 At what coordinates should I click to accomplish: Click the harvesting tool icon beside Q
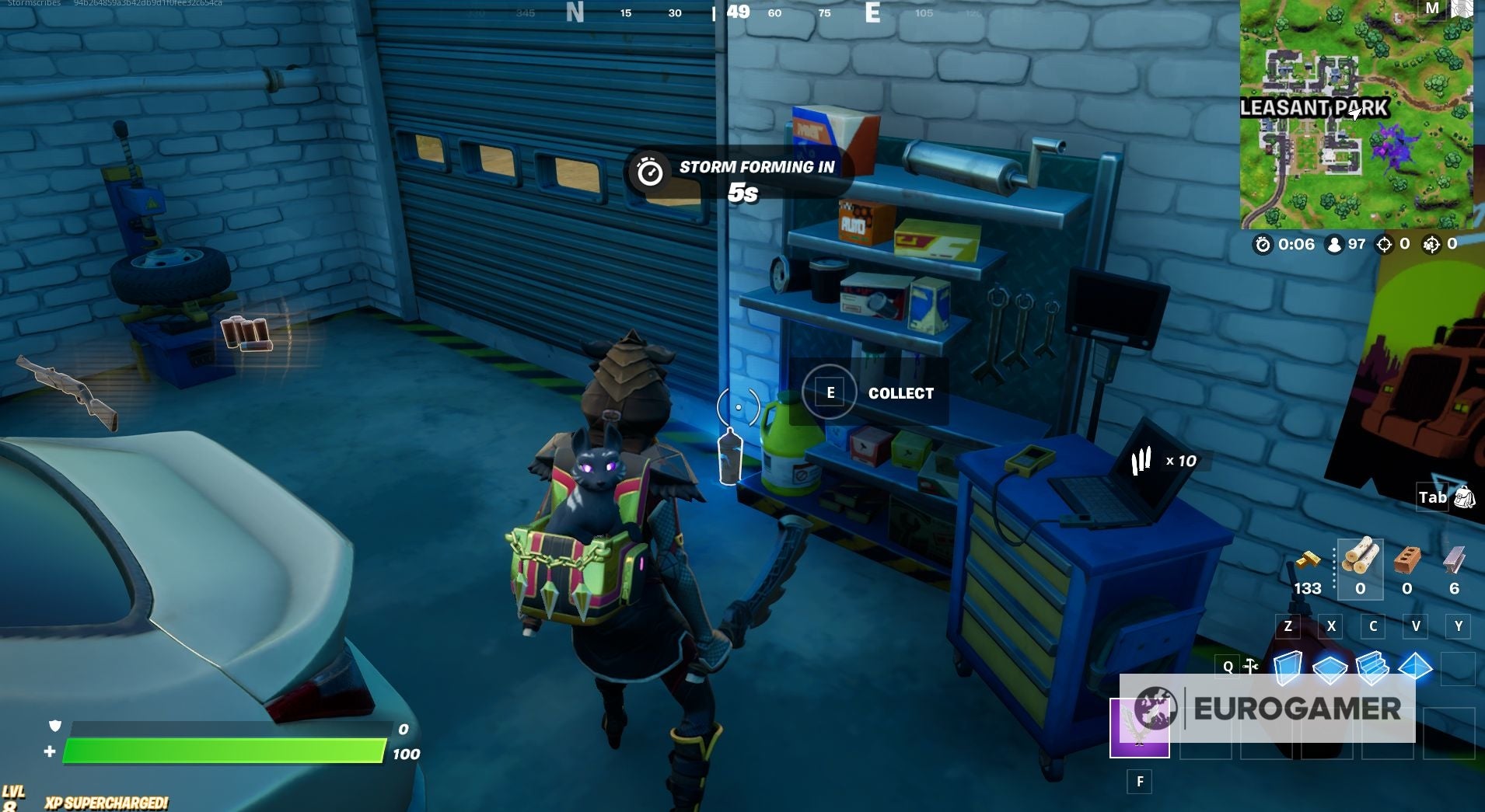point(1249,666)
